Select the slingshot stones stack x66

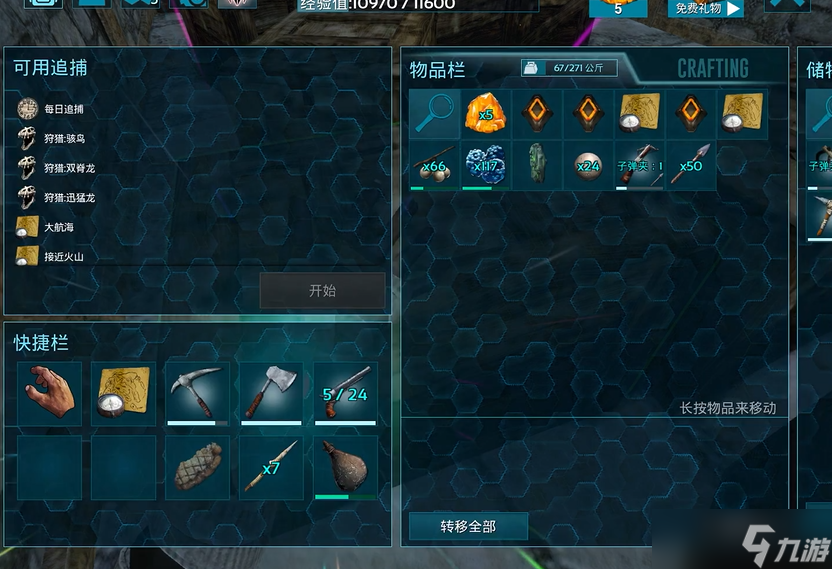point(434,166)
